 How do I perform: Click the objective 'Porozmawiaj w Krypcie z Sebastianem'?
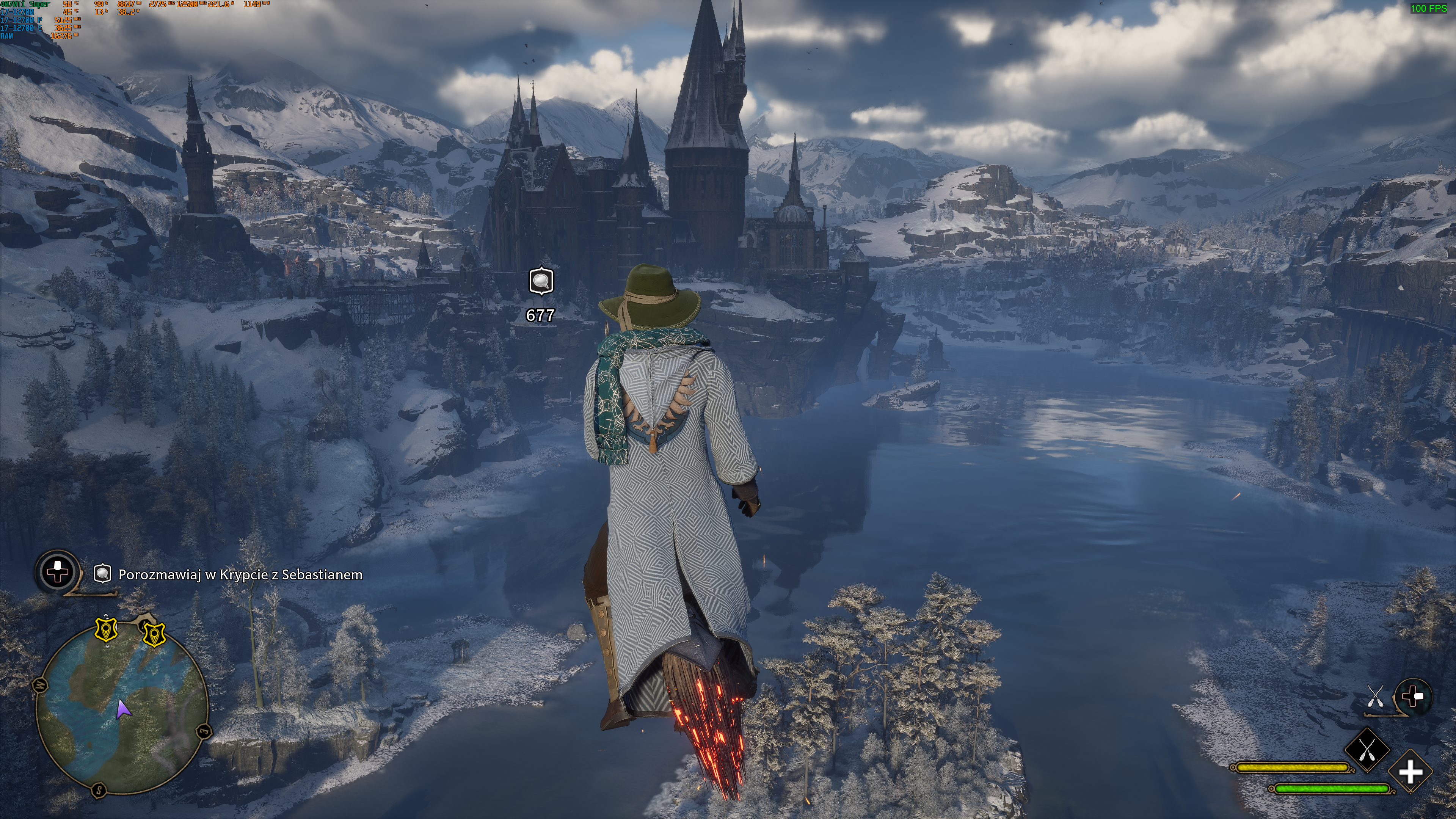[x=240, y=575]
